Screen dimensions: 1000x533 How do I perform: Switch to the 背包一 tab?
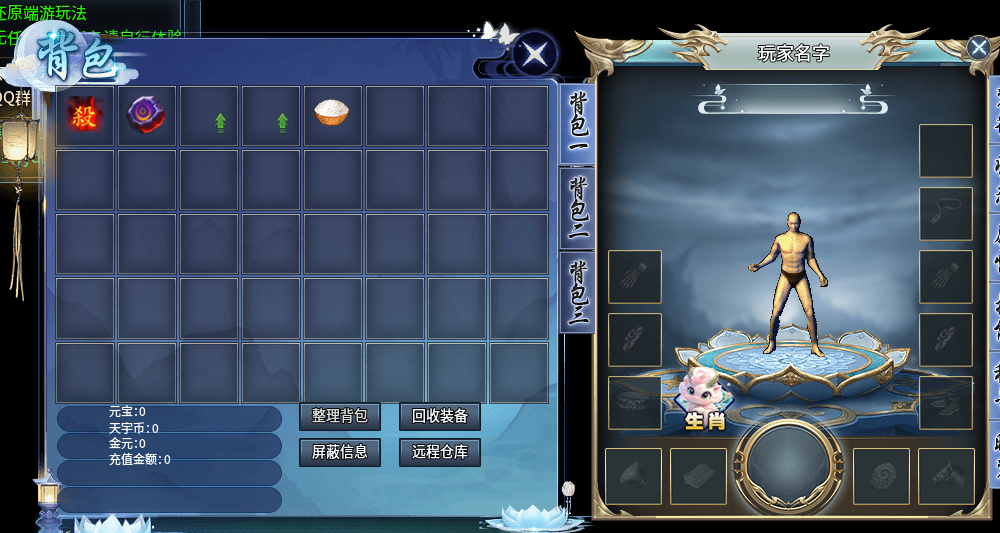click(578, 124)
